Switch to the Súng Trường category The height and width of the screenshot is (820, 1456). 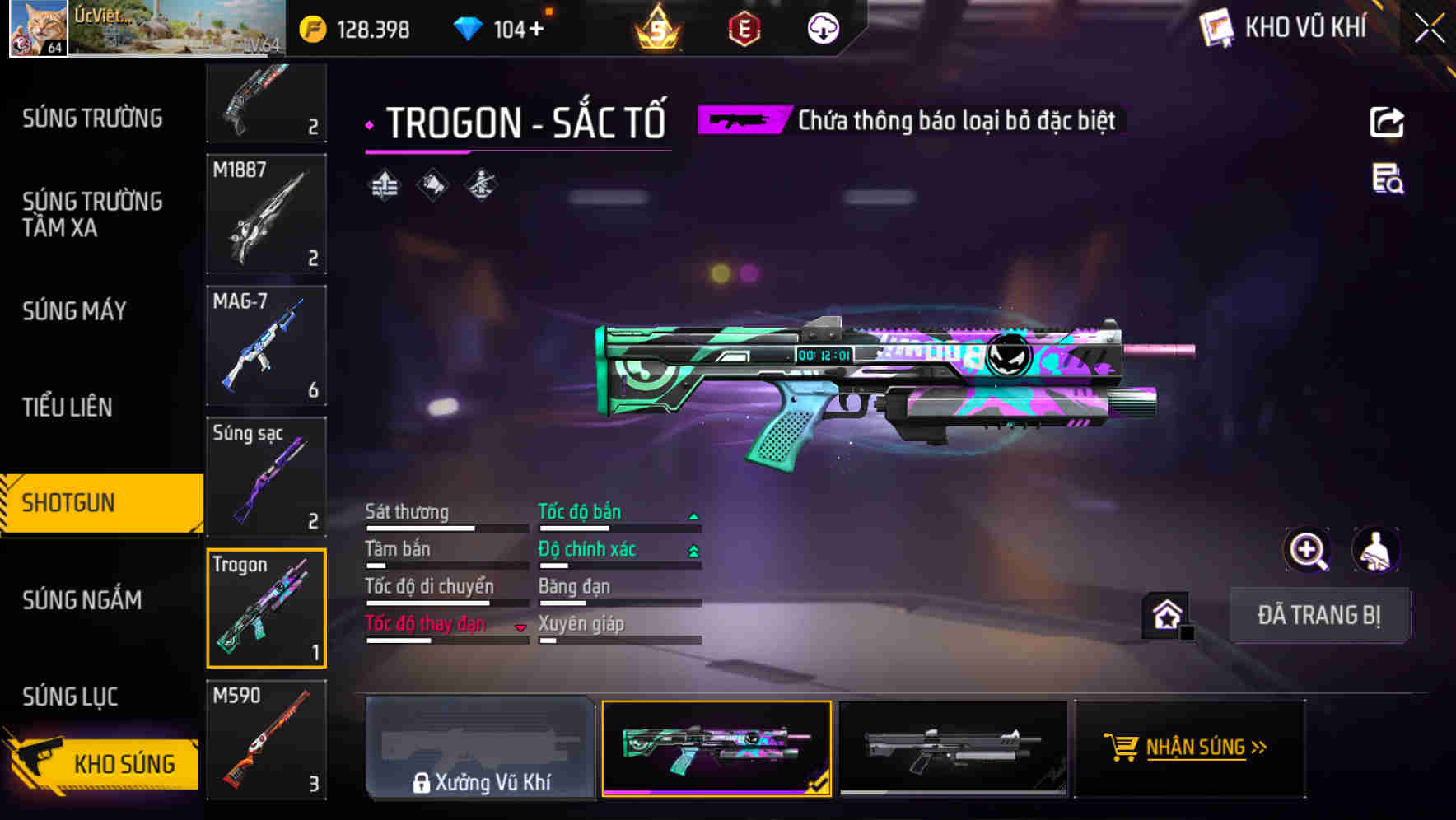(x=92, y=119)
